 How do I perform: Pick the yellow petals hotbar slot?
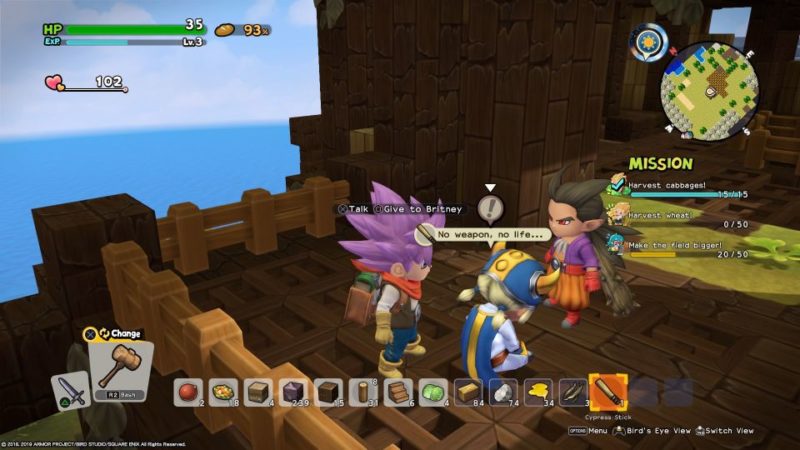click(x=537, y=391)
